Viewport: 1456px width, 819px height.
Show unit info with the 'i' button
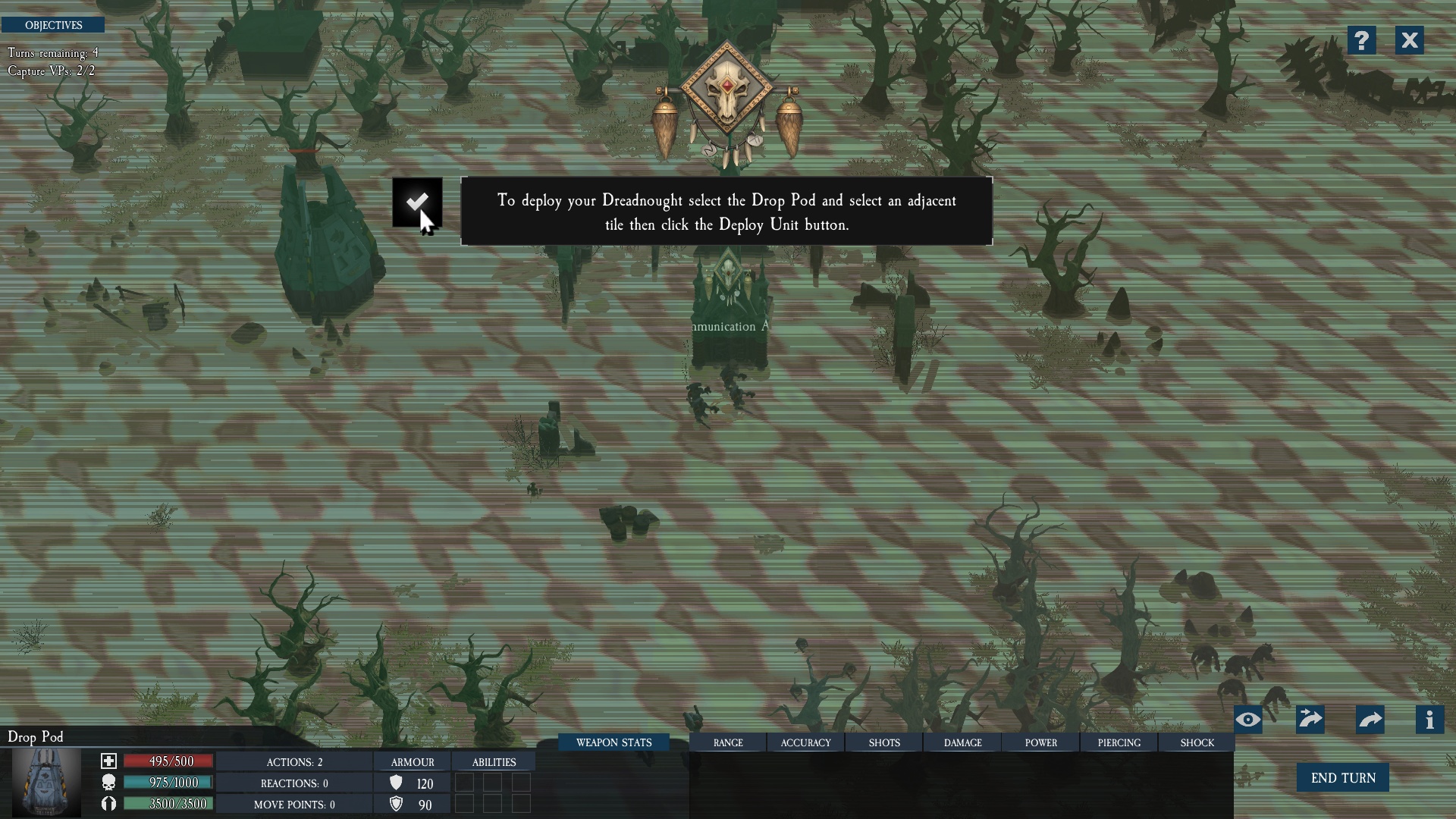point(1429,720)
